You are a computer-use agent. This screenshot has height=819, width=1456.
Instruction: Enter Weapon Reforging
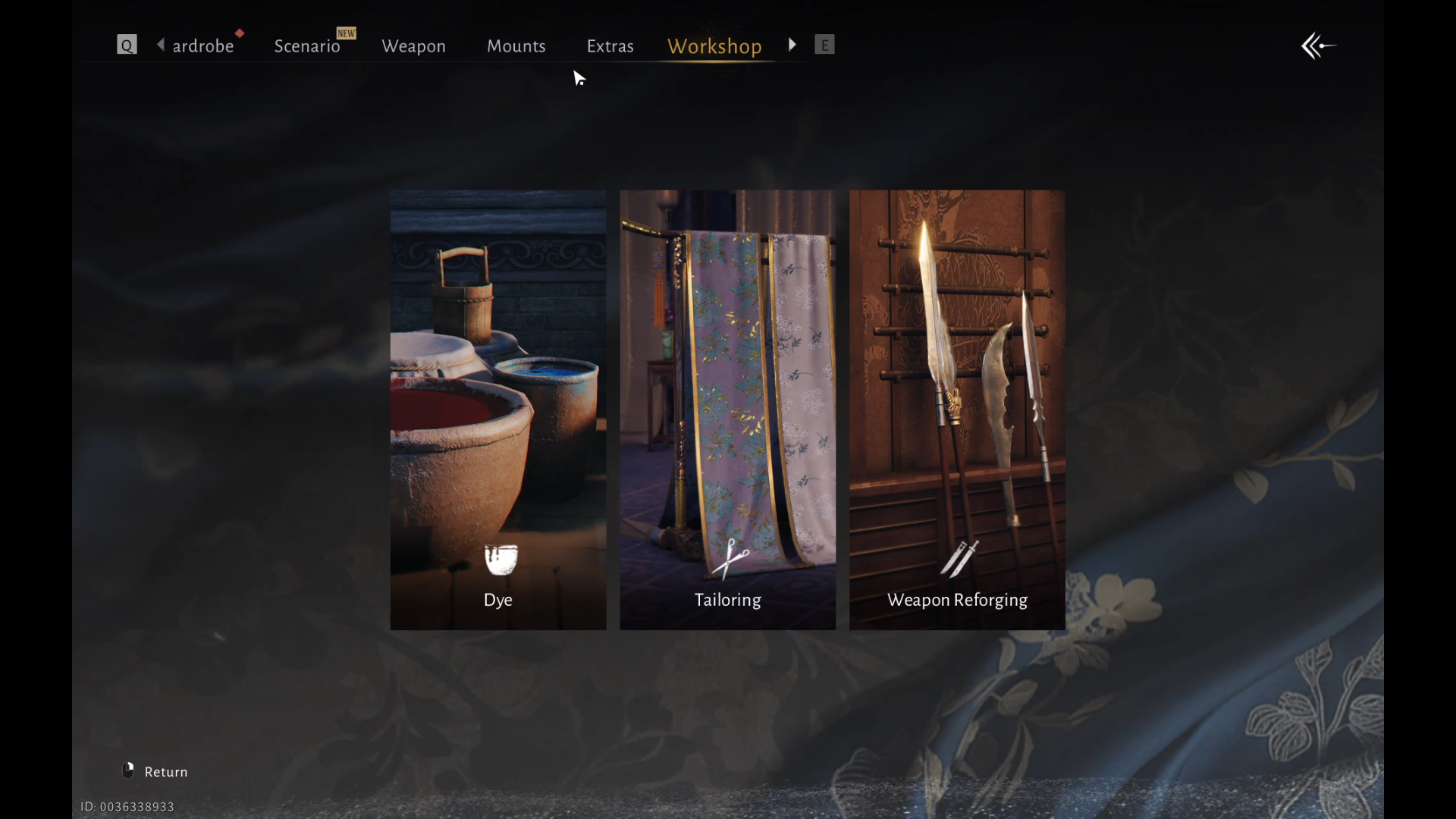point(957,409)
